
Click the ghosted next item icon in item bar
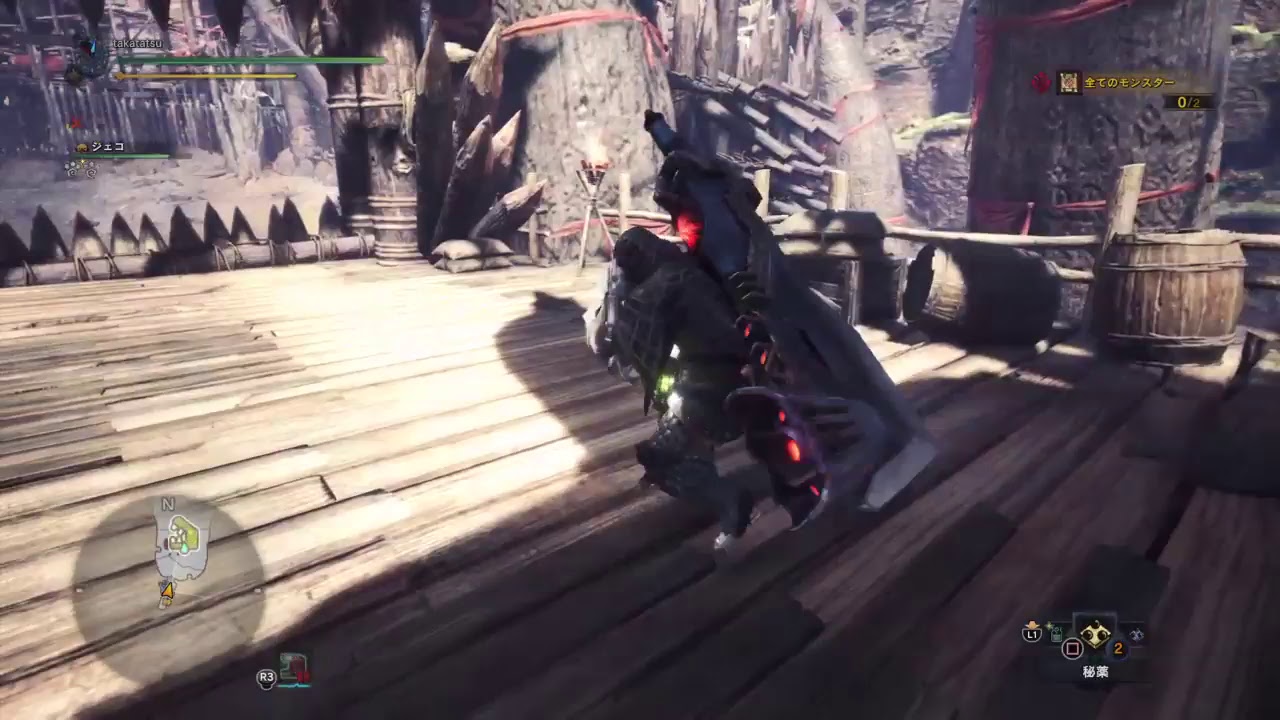pyautogui.click(x=1136, y=635)
